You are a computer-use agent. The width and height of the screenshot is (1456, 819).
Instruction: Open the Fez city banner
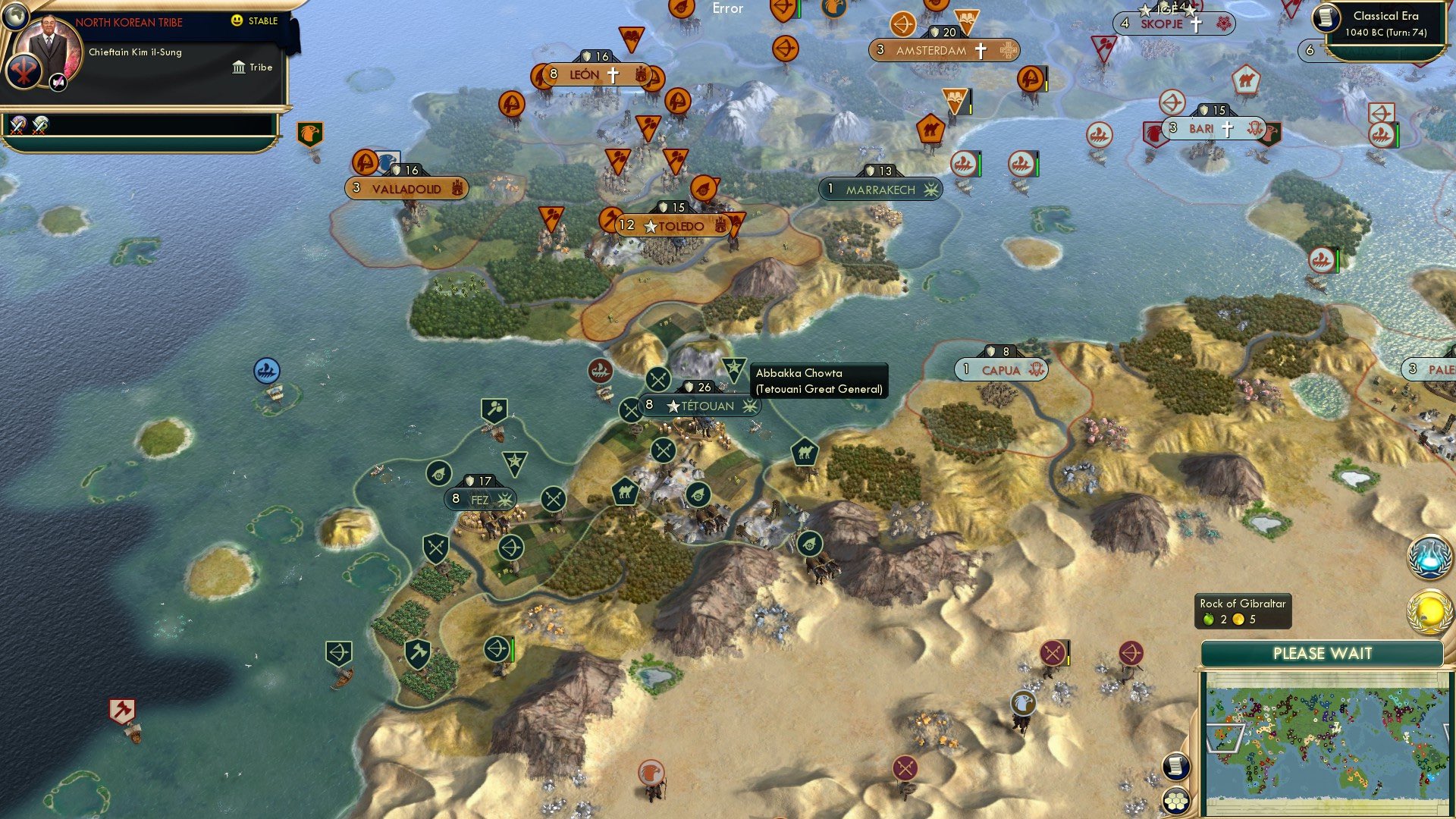(479, 499)
